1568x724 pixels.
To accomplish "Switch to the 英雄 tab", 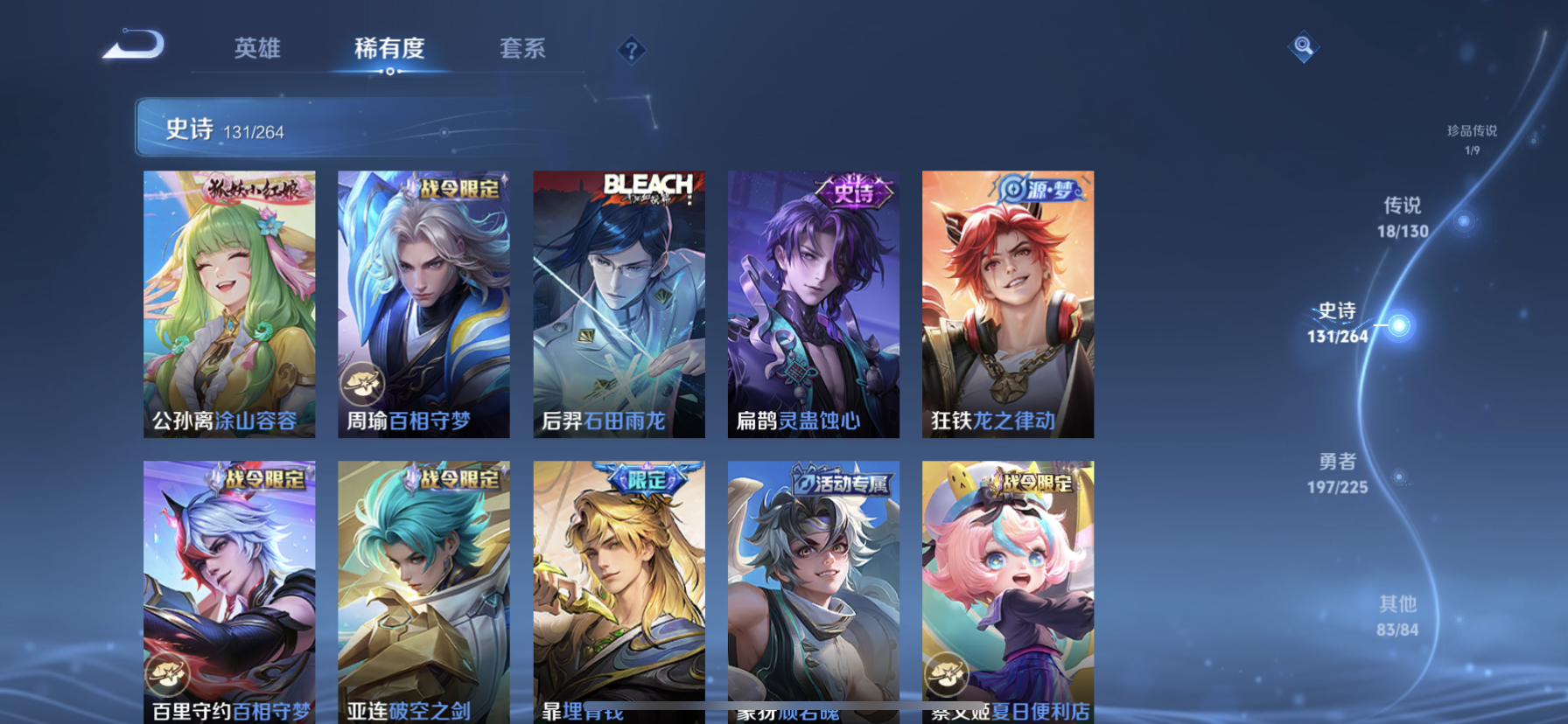I will pos(256,50).
